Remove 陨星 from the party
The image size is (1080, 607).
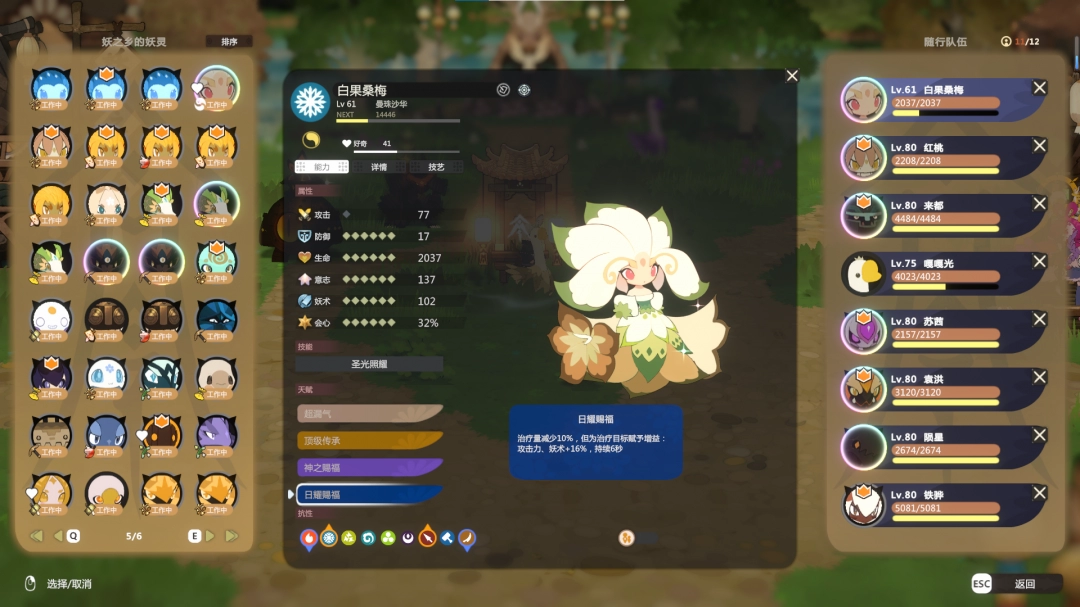1039,436
